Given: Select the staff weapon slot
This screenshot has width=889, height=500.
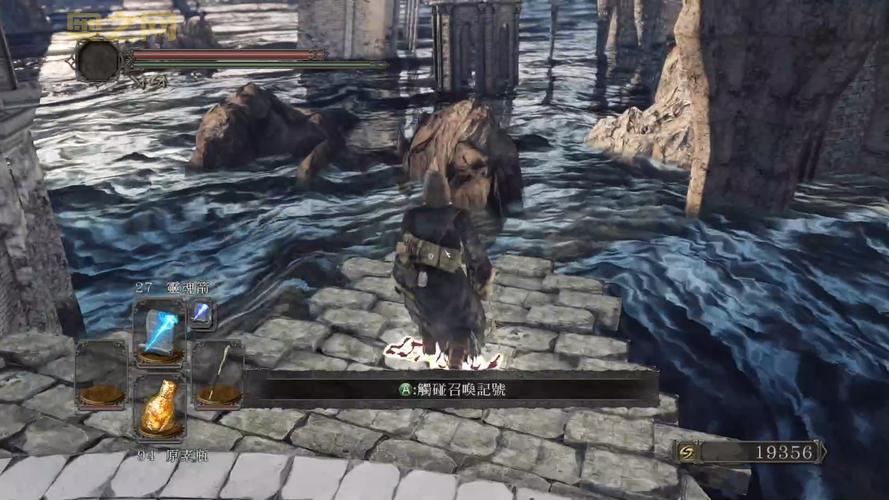Looking at the screenshot, I should [217, 374].
